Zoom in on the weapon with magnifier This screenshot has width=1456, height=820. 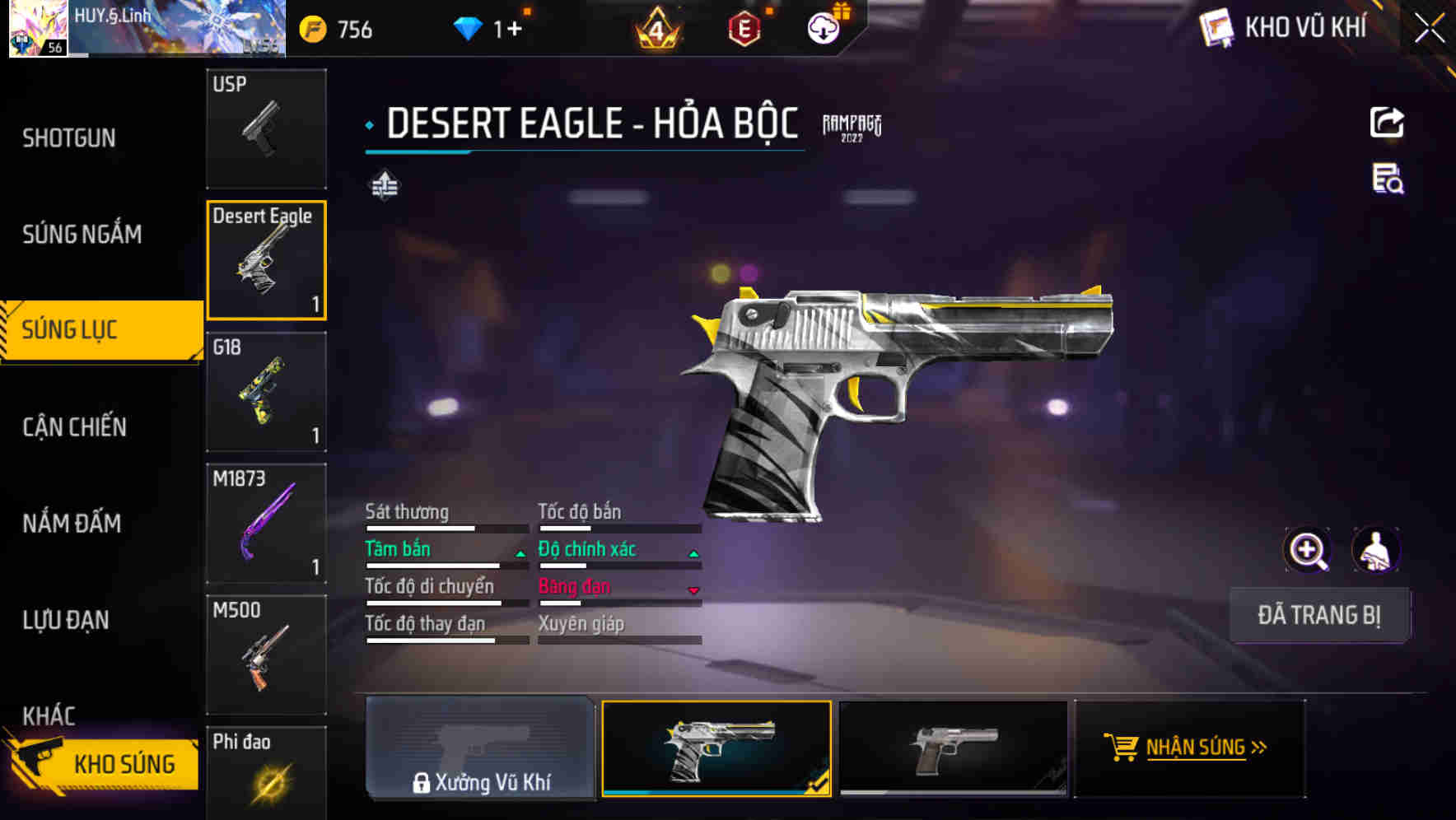[x=1308, y=550]
